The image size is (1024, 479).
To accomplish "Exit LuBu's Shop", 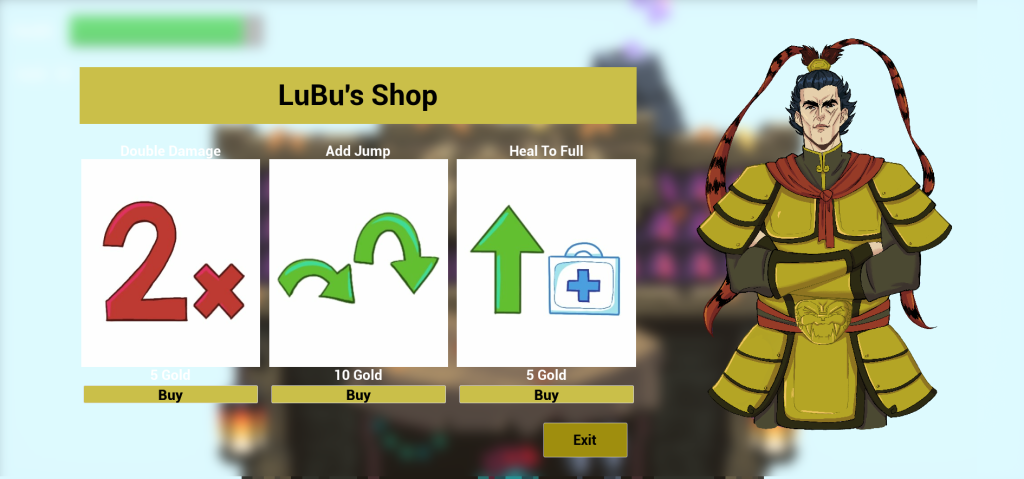I will [x=585, y=440].
